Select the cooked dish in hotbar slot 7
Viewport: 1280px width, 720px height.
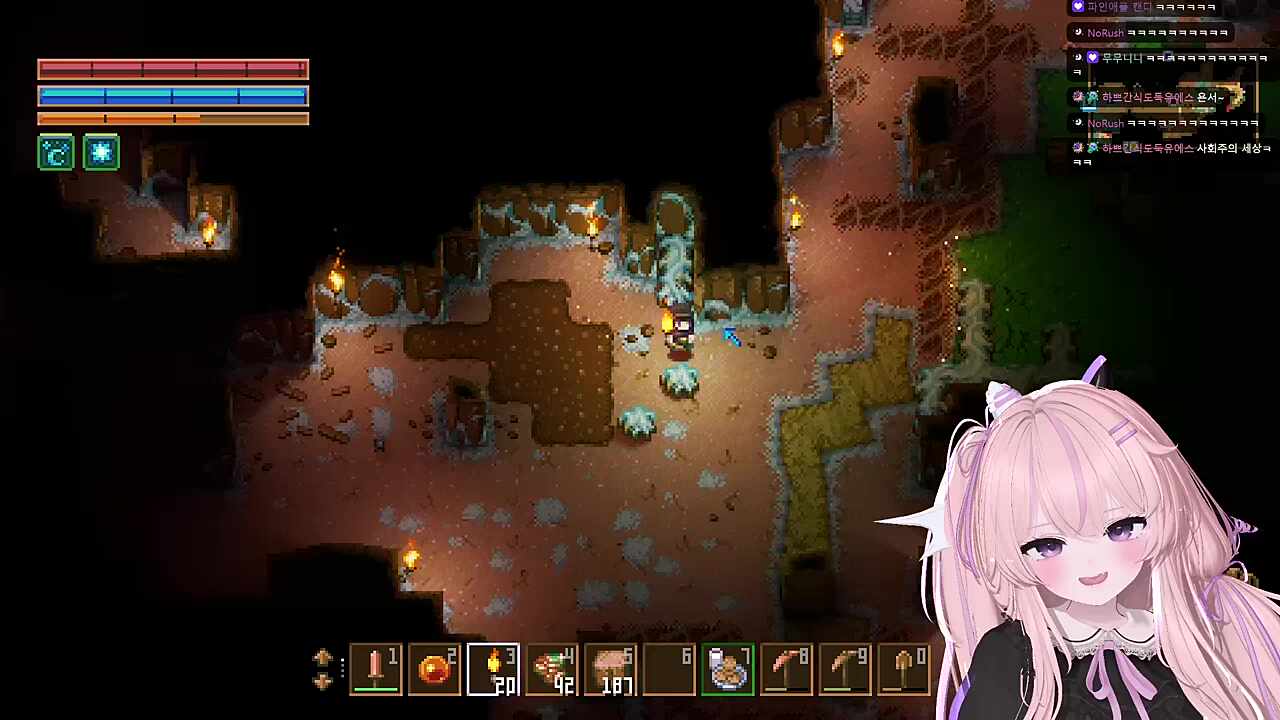click(x=728, y=669)
